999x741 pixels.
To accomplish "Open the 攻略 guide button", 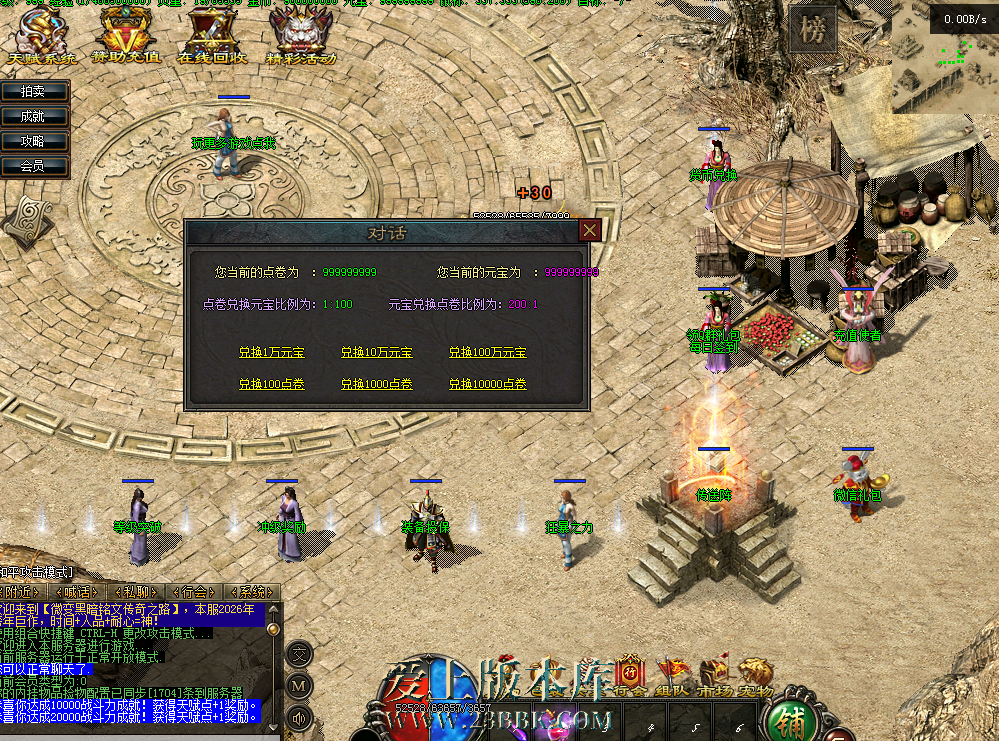I will pos(33,141).
